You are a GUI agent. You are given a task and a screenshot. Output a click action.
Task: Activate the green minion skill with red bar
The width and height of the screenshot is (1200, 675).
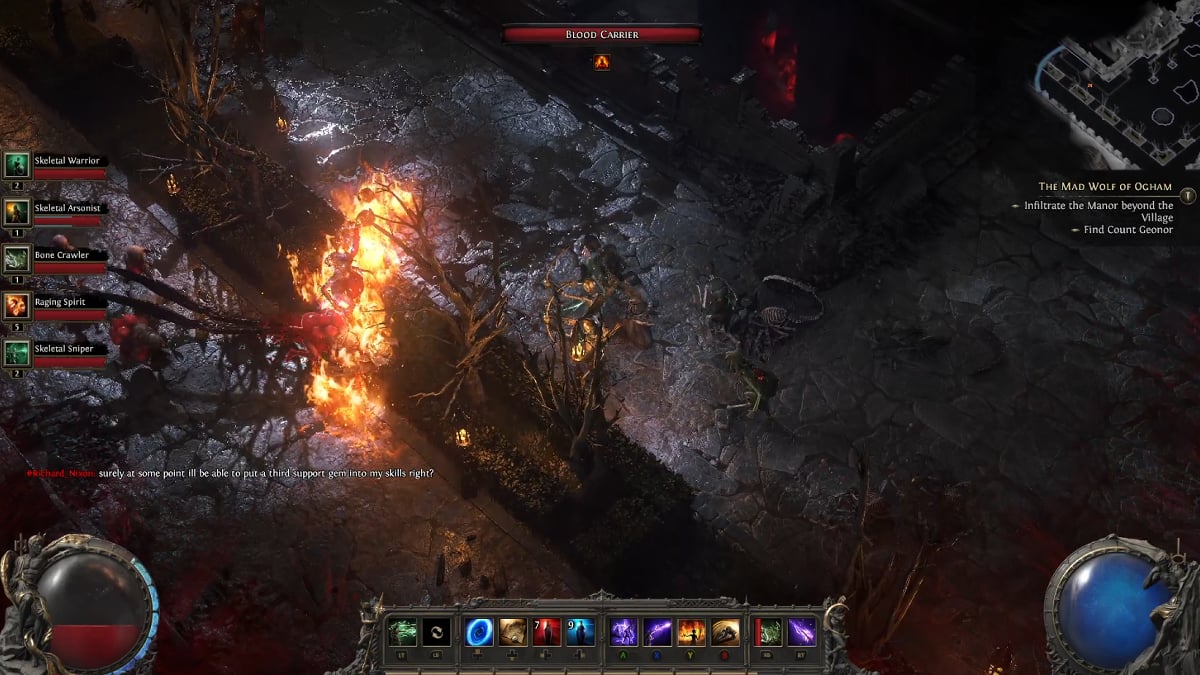pyautogui.click(x=768, y=632)
